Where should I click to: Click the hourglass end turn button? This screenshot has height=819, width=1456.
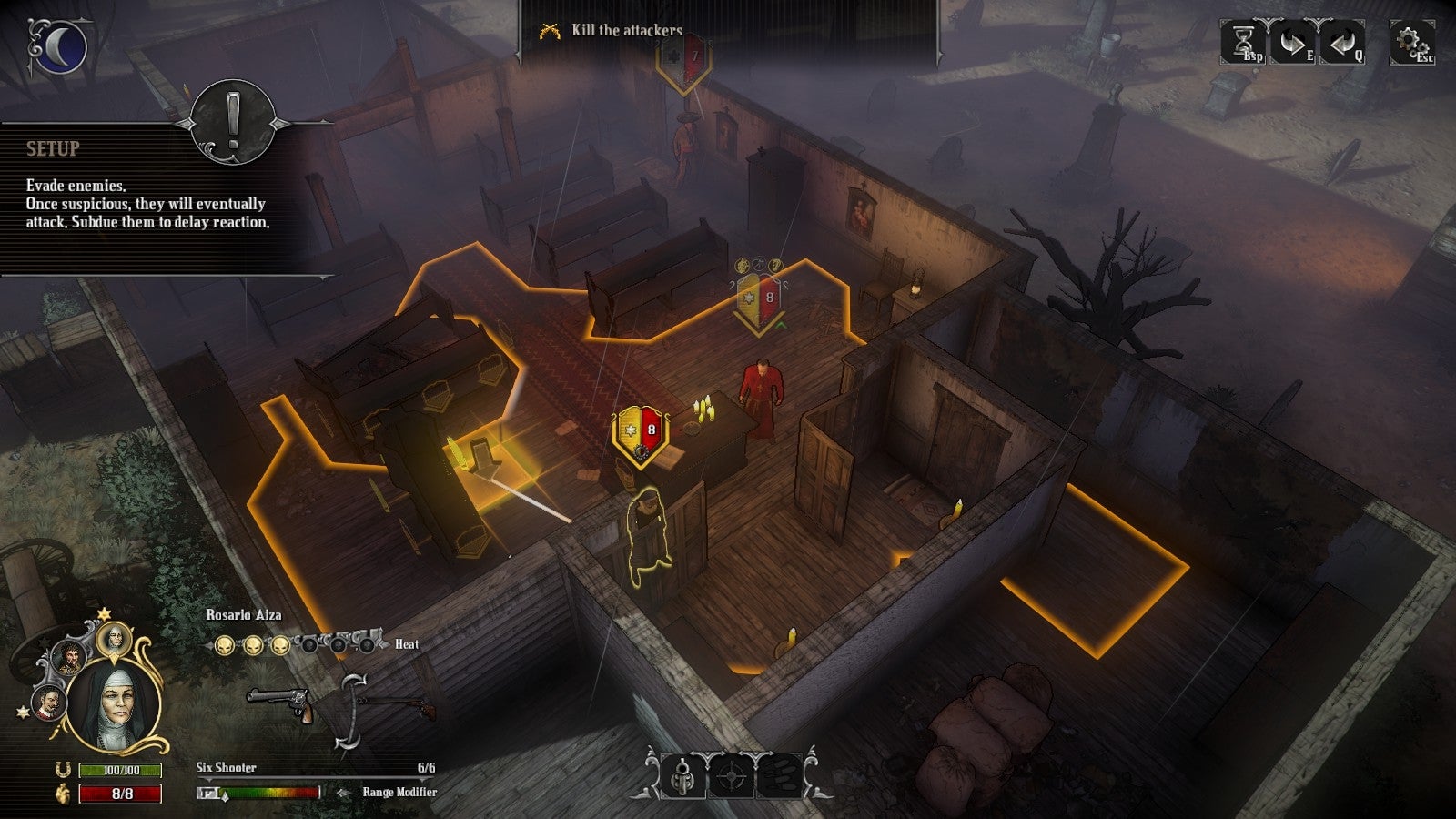[x=1243, y=42]
